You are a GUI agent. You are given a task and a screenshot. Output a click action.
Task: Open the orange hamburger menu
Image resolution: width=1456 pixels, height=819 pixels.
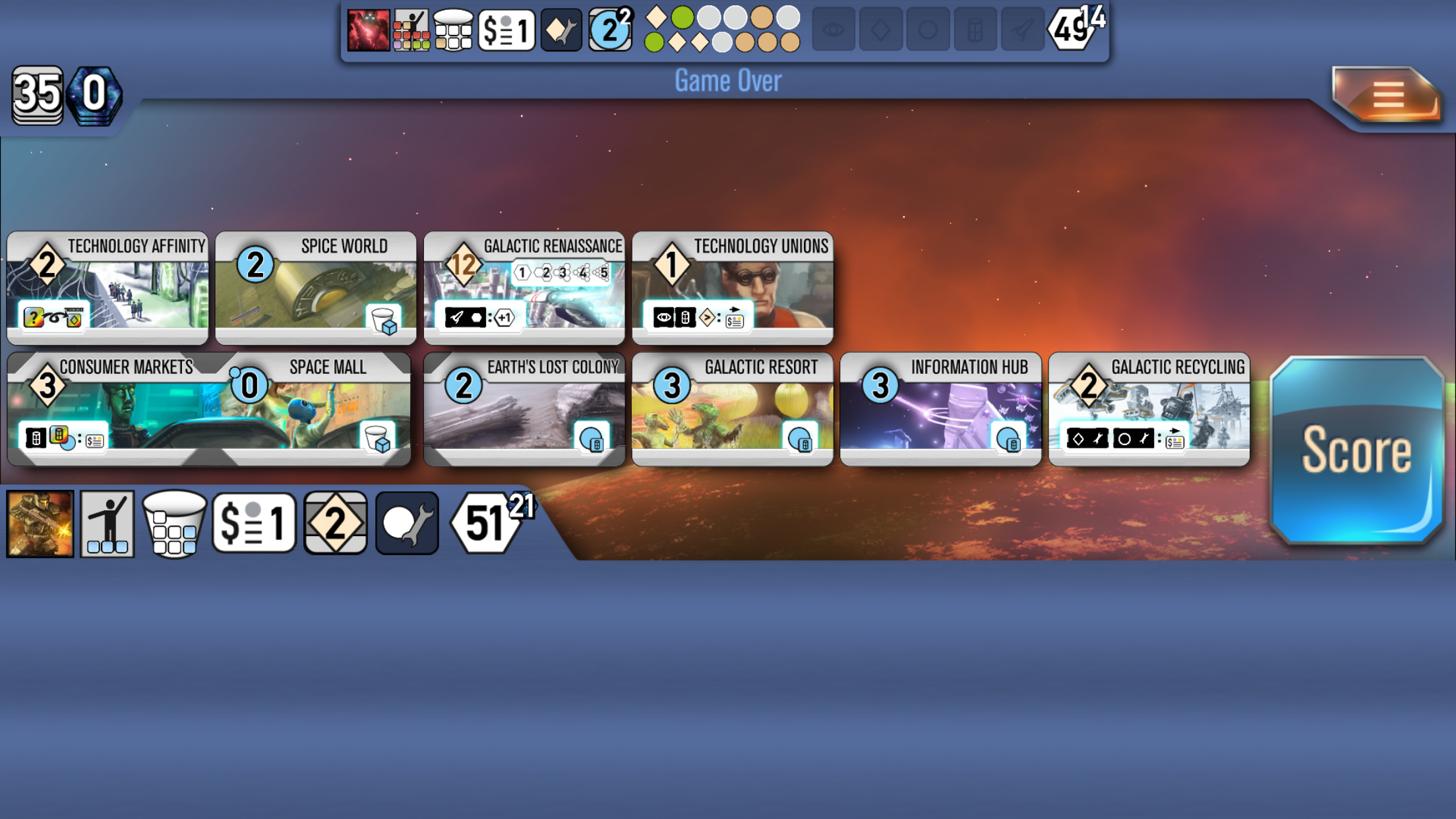[1387, 96]
